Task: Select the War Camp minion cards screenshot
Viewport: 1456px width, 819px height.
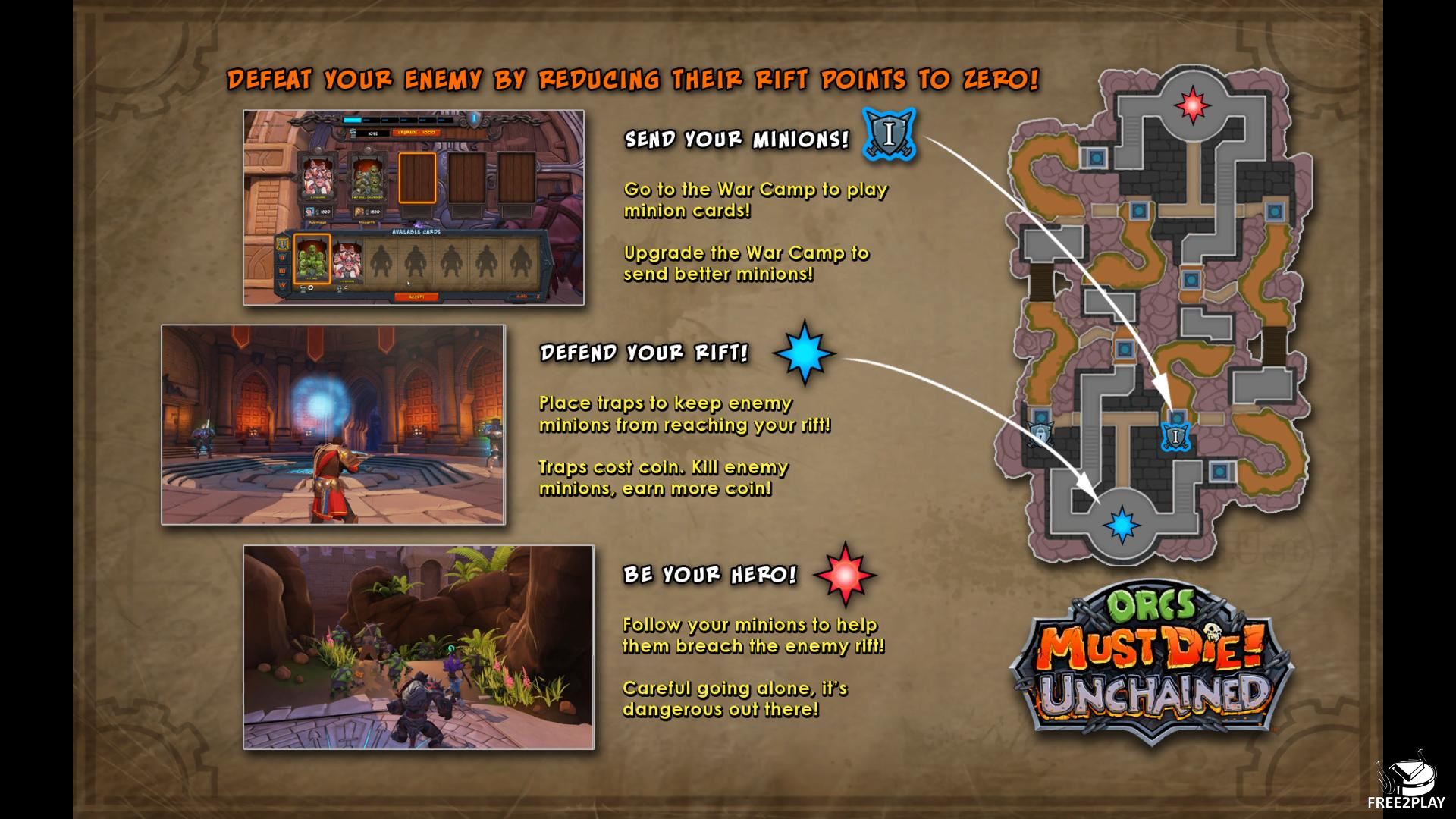Action: tap(413, 208)
